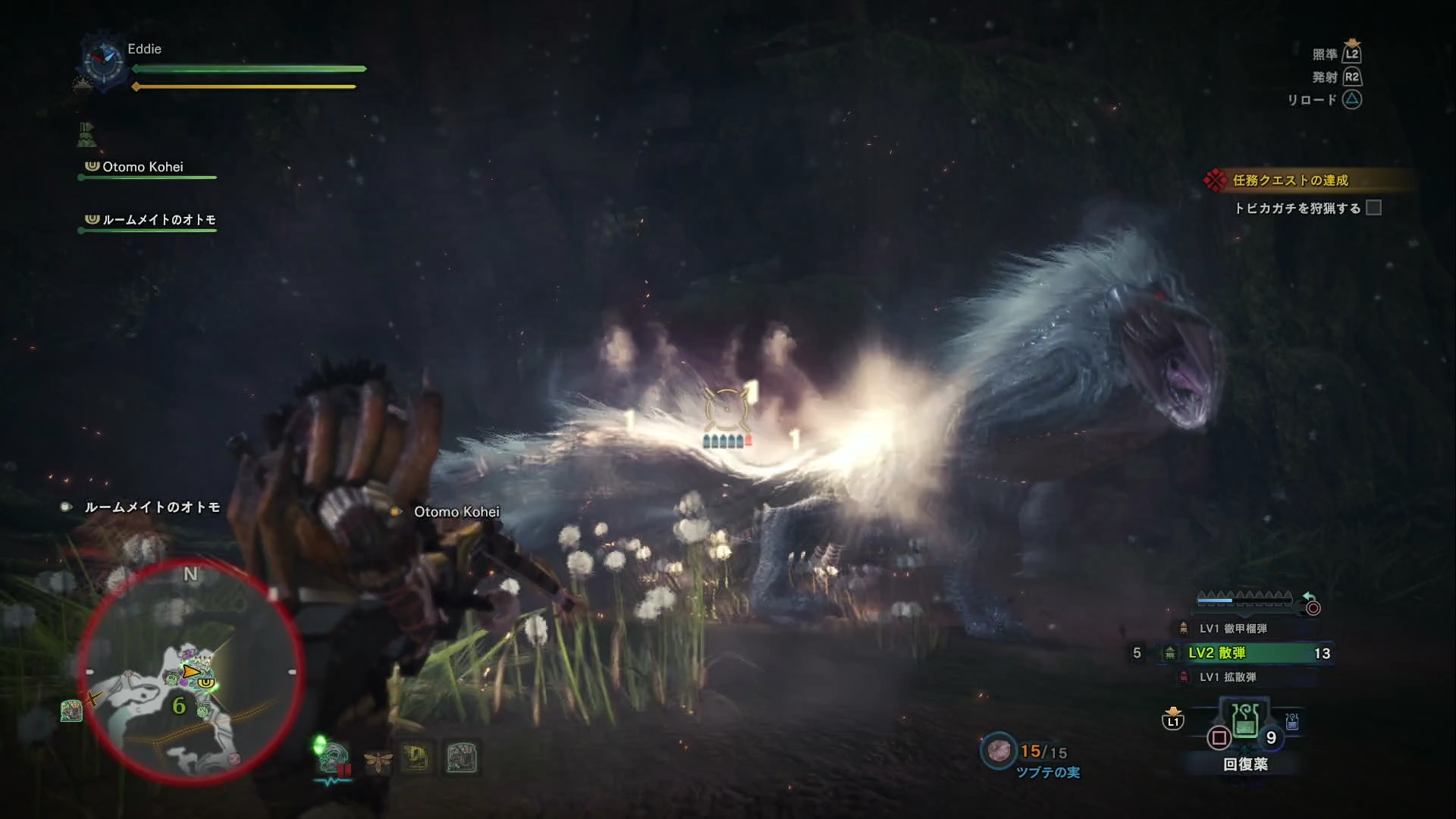Switch to LV1 拡散弾 ammo

tap(1227, 677)
